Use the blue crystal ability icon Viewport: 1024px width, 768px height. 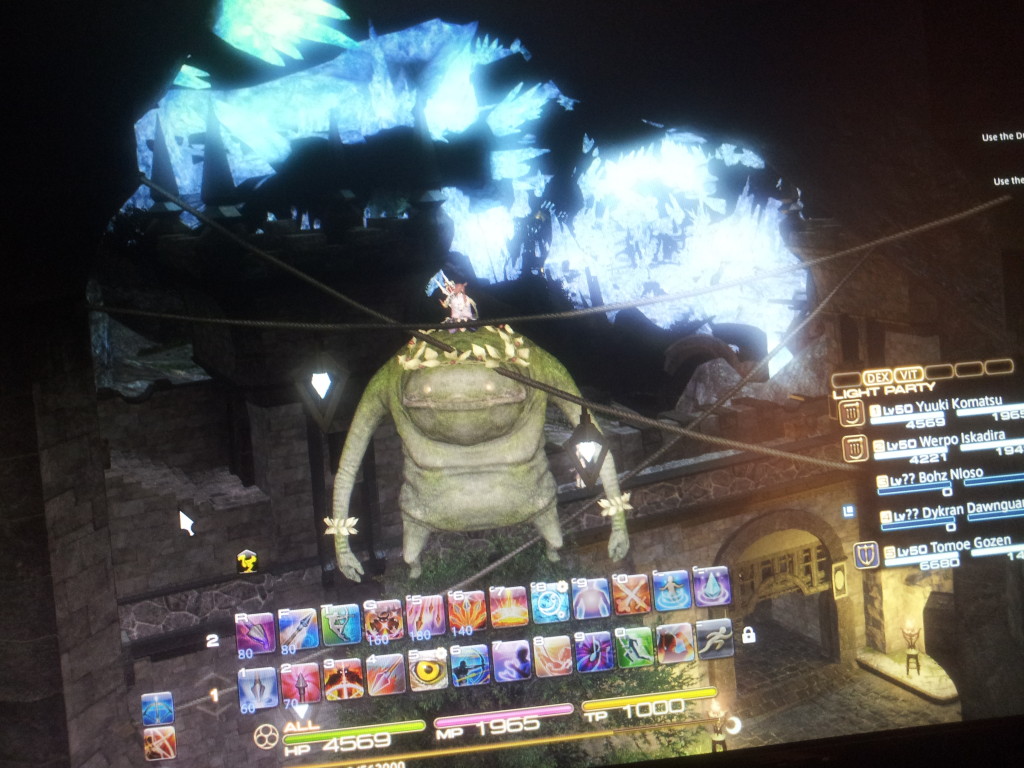[x=711, y=587]
